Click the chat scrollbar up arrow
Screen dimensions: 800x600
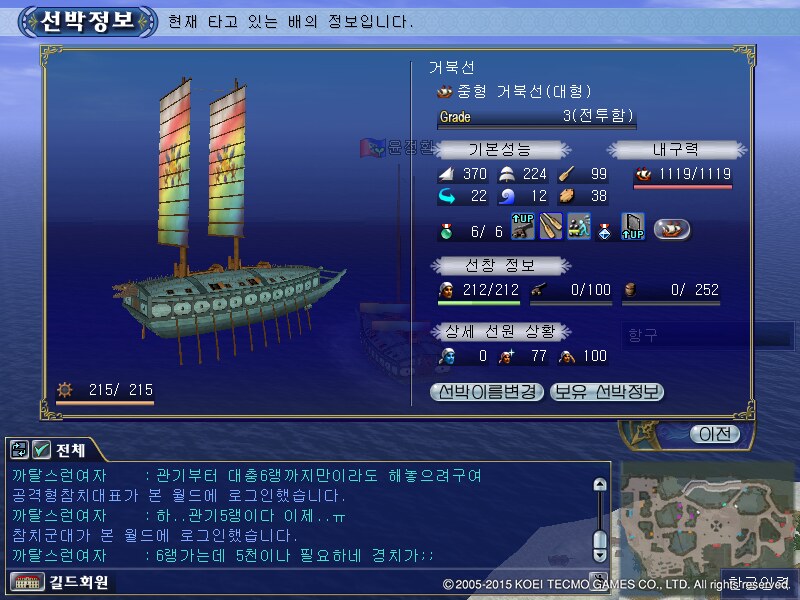pyautogui.click(x=600, y=485)
